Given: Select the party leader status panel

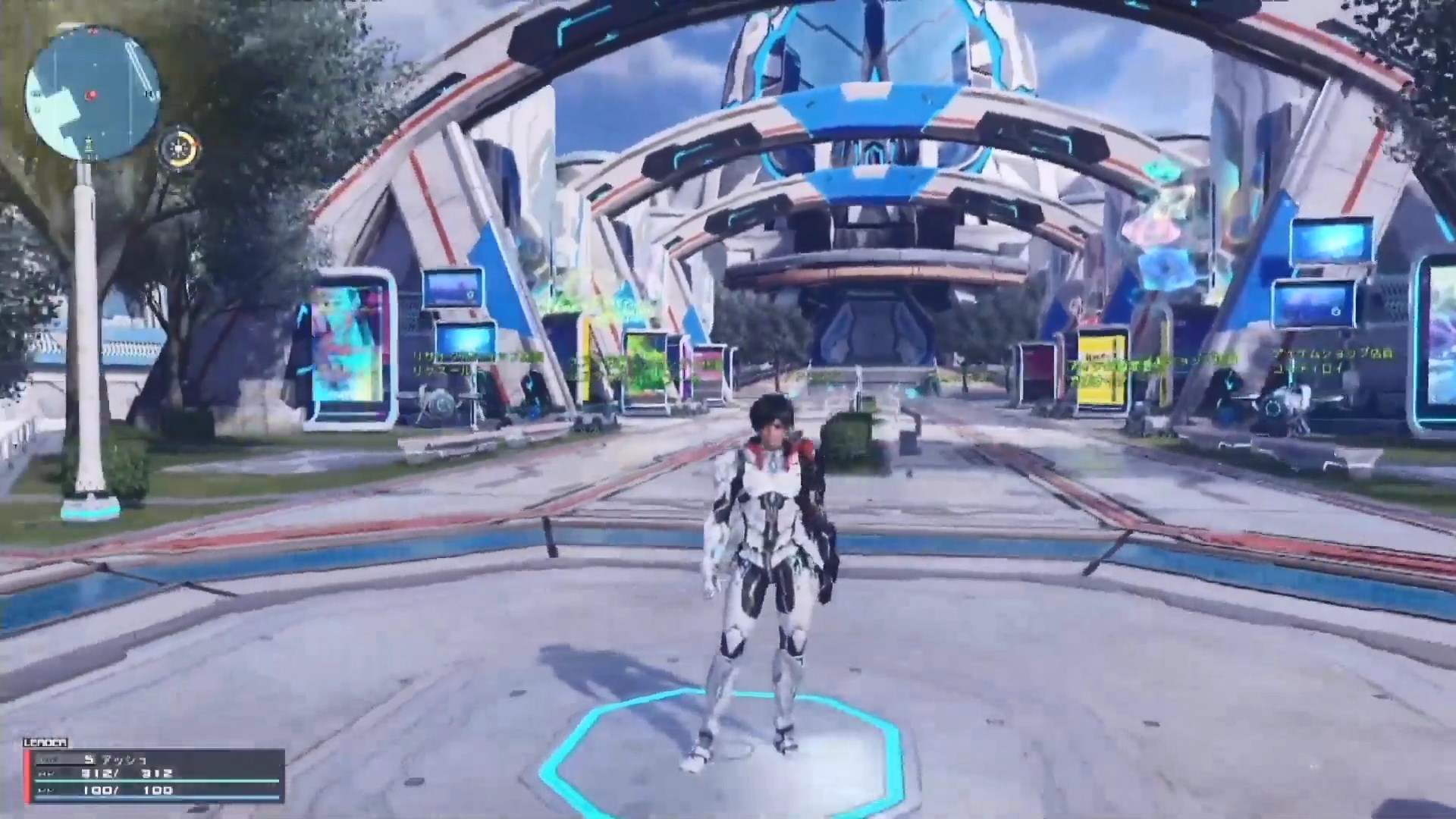Looking at the screenshot, I should tap(155, 775).
